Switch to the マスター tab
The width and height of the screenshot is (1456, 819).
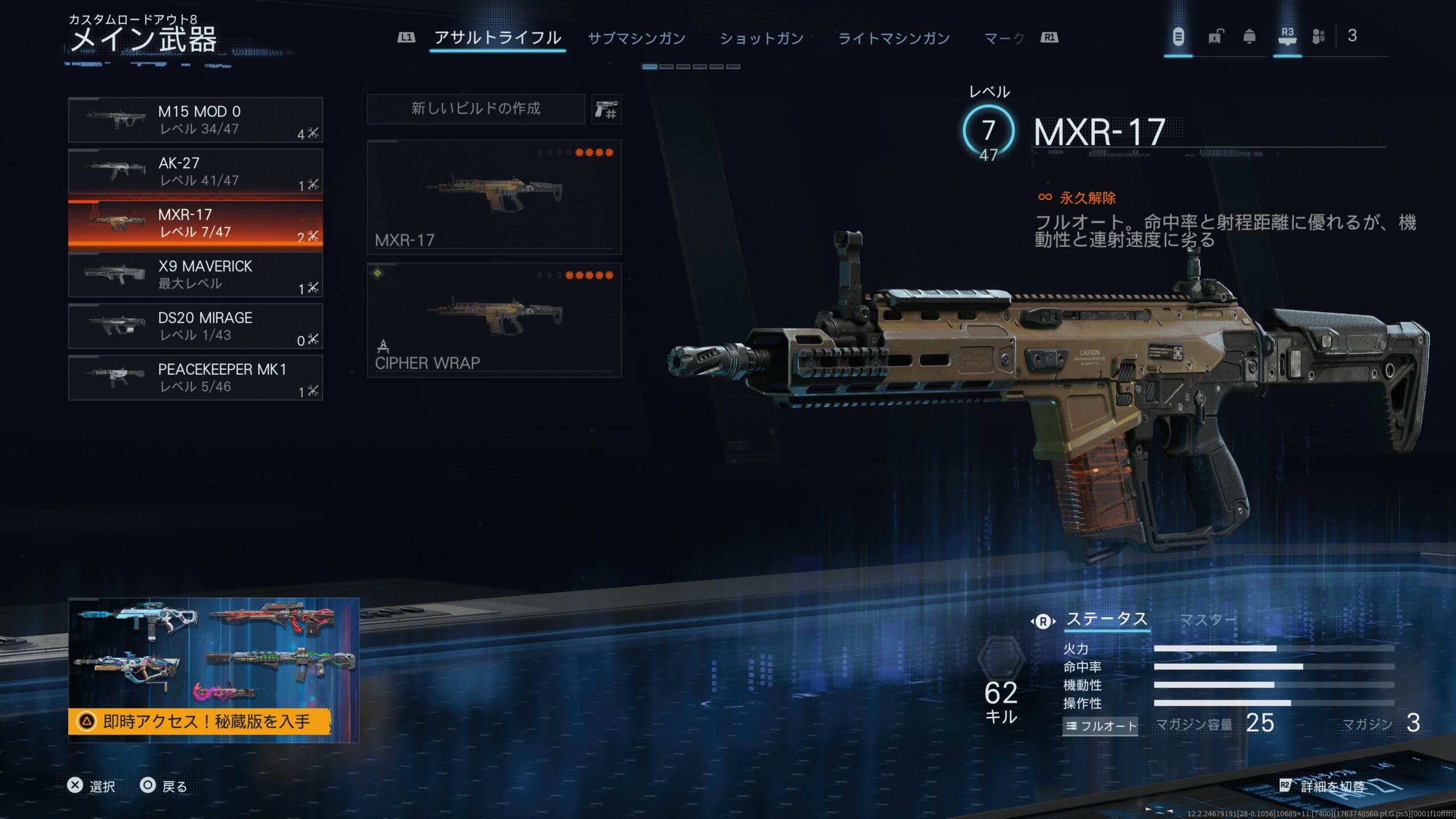(x=1208, y=619)
